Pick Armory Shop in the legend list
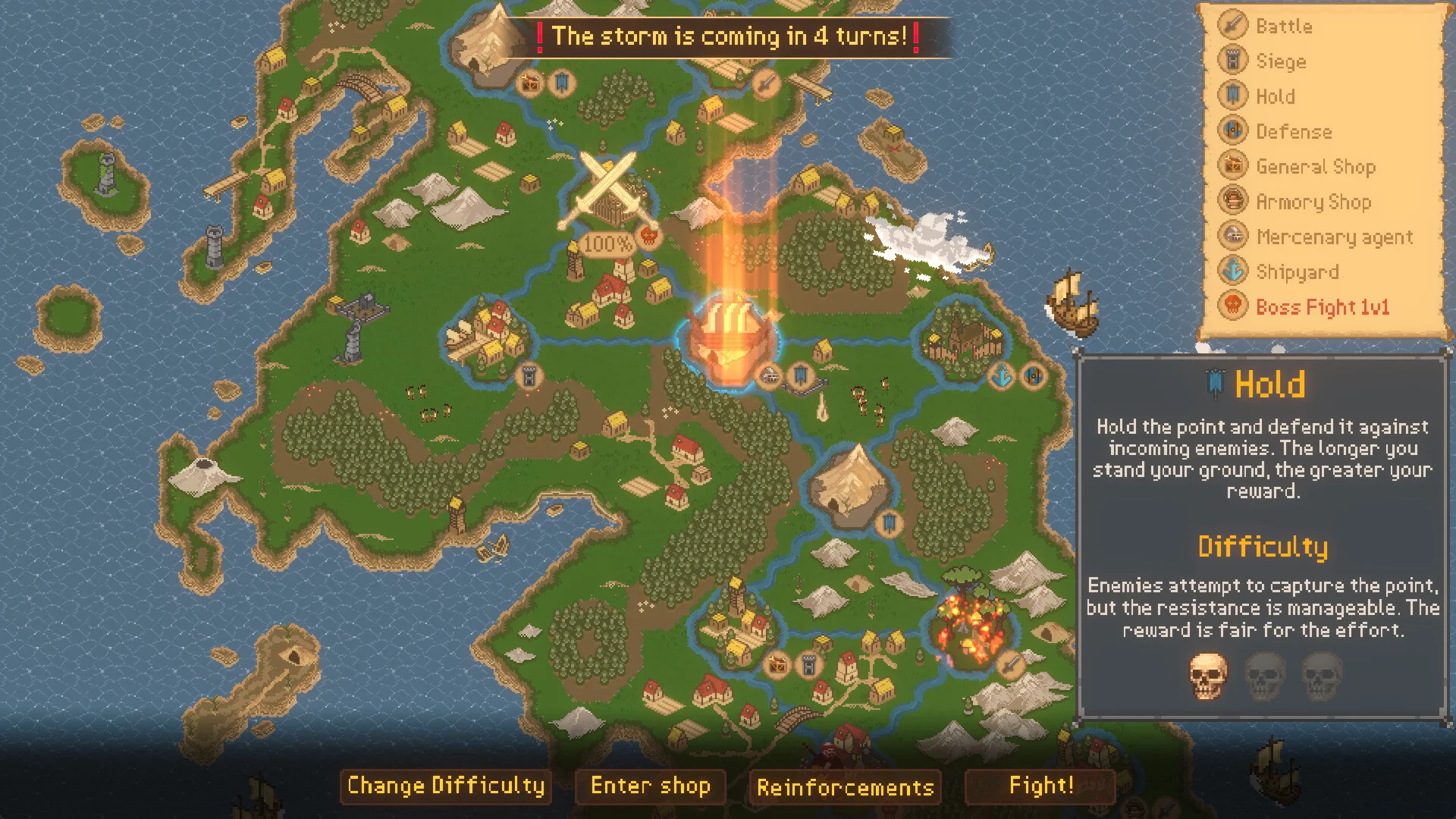Image resolution: width=1456 pixels, height=819 pixels. point(1313,202)
